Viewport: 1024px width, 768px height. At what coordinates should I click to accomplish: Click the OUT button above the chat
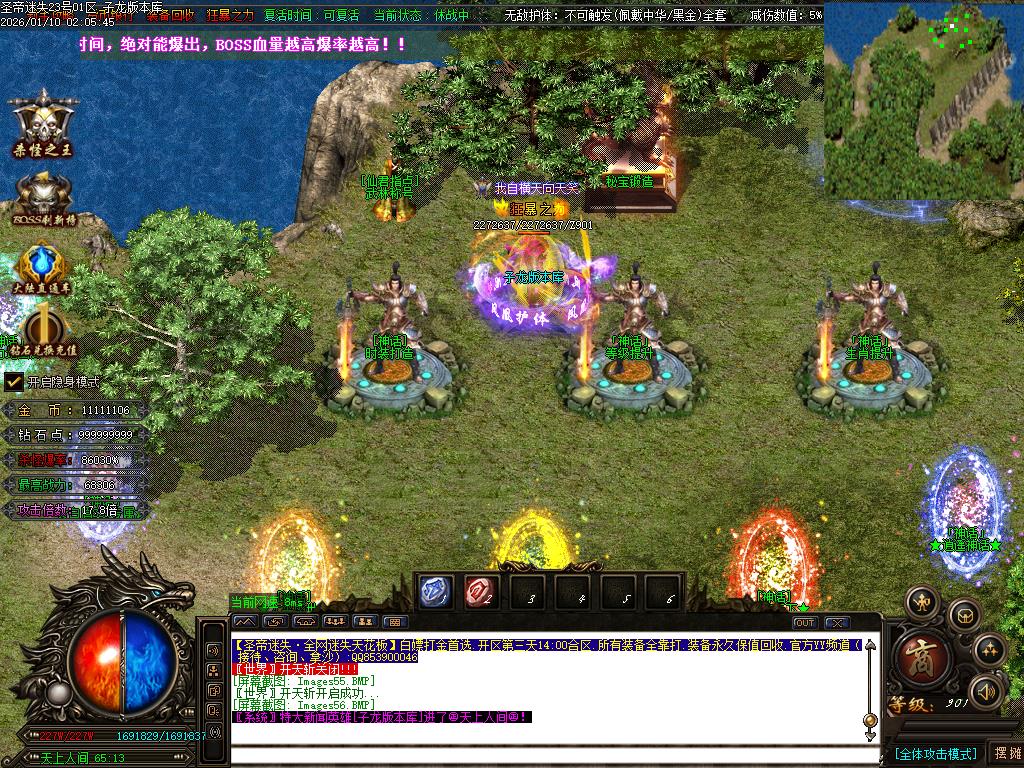[x=805, y=622]
